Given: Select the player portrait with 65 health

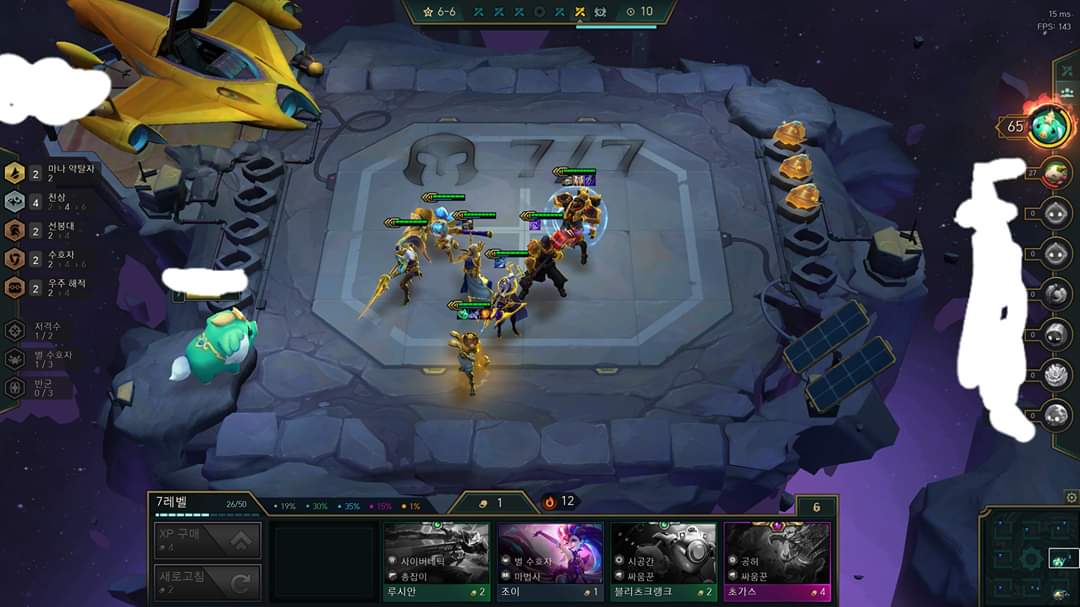Looking at the screenshot, I should [x=1050, y=126].
